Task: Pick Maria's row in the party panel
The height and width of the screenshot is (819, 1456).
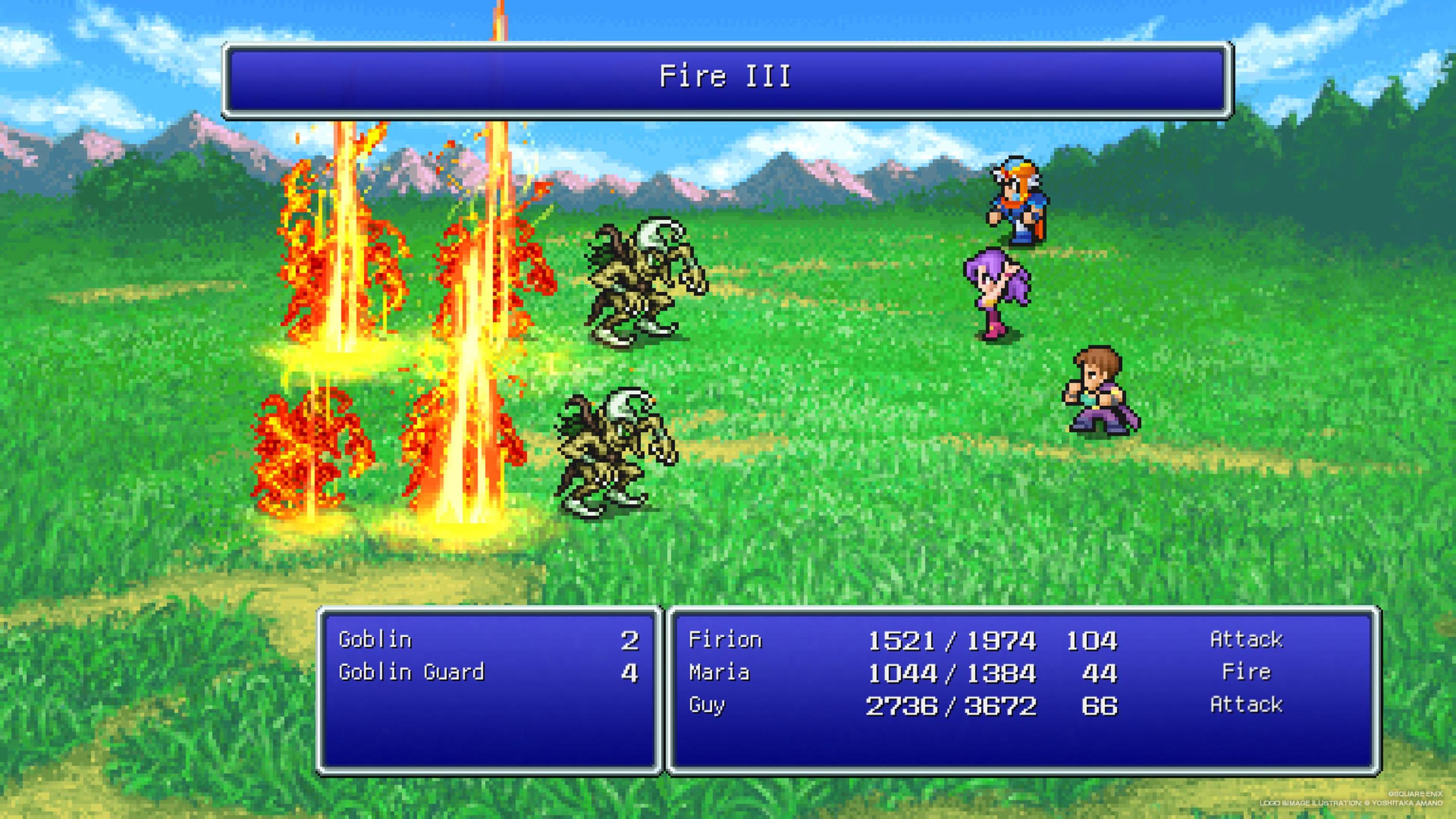Action: [x=719, y=672]
